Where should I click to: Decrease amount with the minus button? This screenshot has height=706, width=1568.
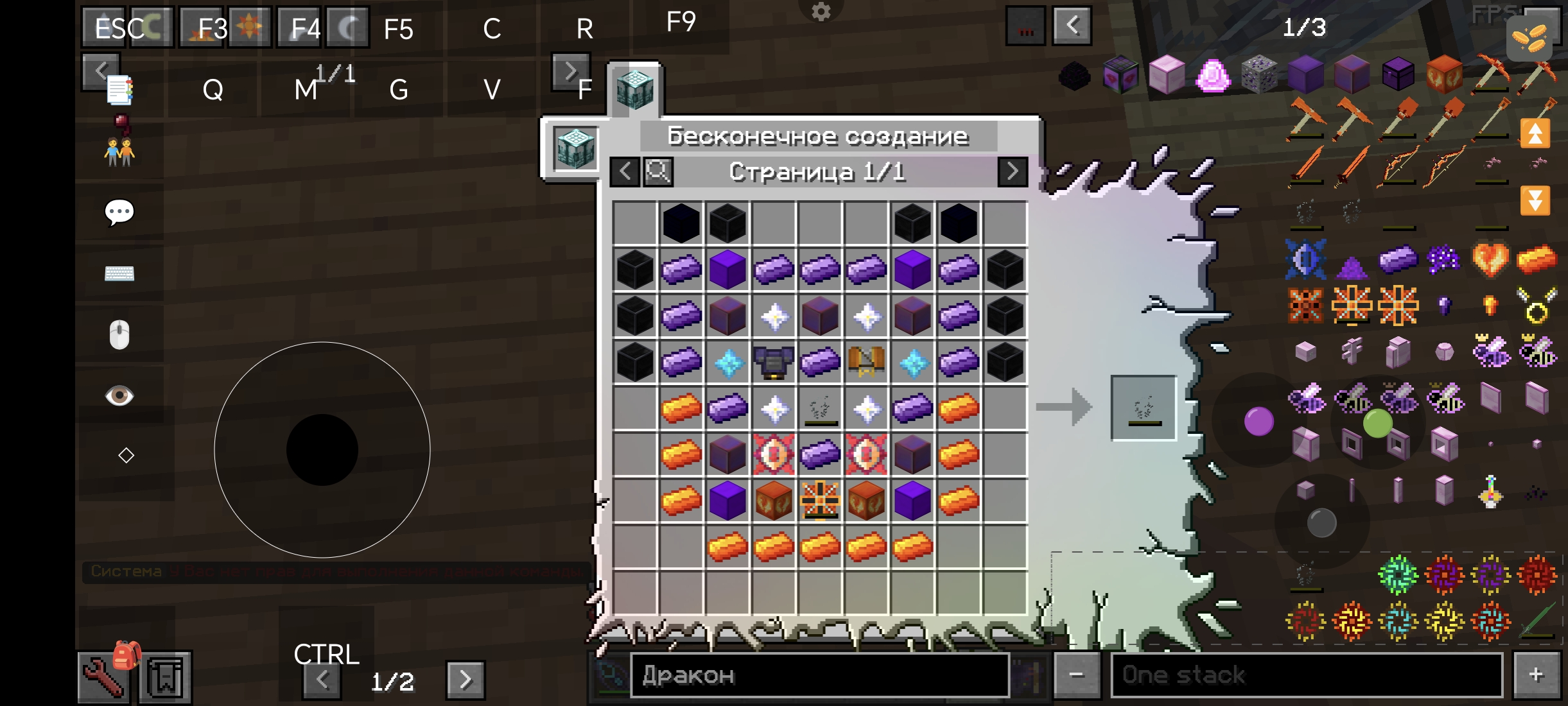click(1077, 675)
